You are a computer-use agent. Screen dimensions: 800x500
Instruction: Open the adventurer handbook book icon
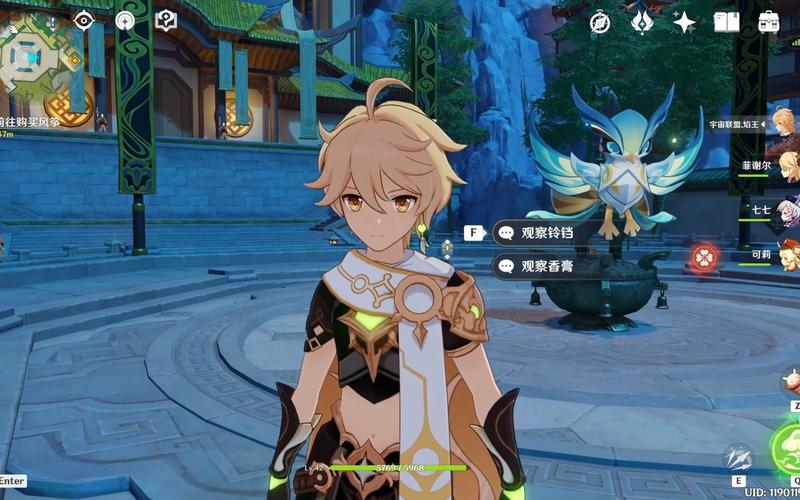click(x=727, y=22)
